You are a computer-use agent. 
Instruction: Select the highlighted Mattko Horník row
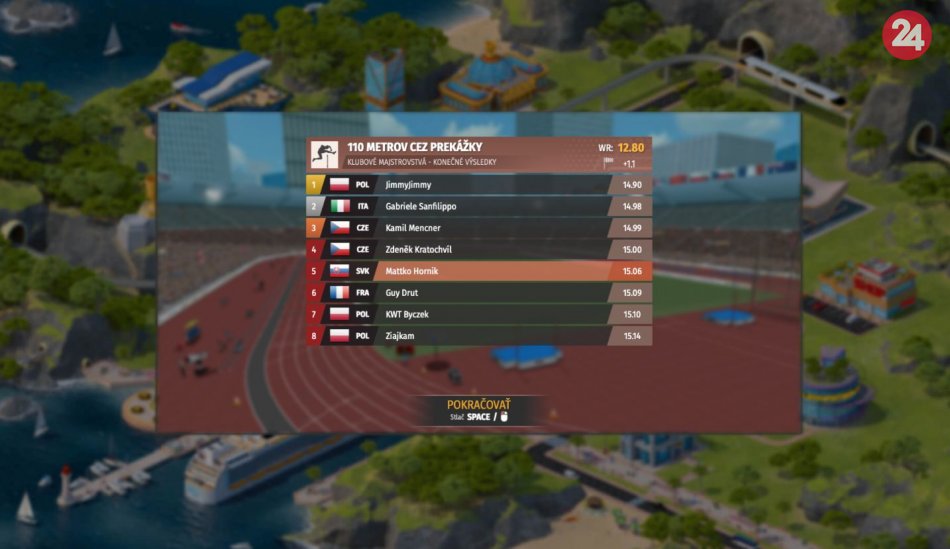tap(480, 271)
